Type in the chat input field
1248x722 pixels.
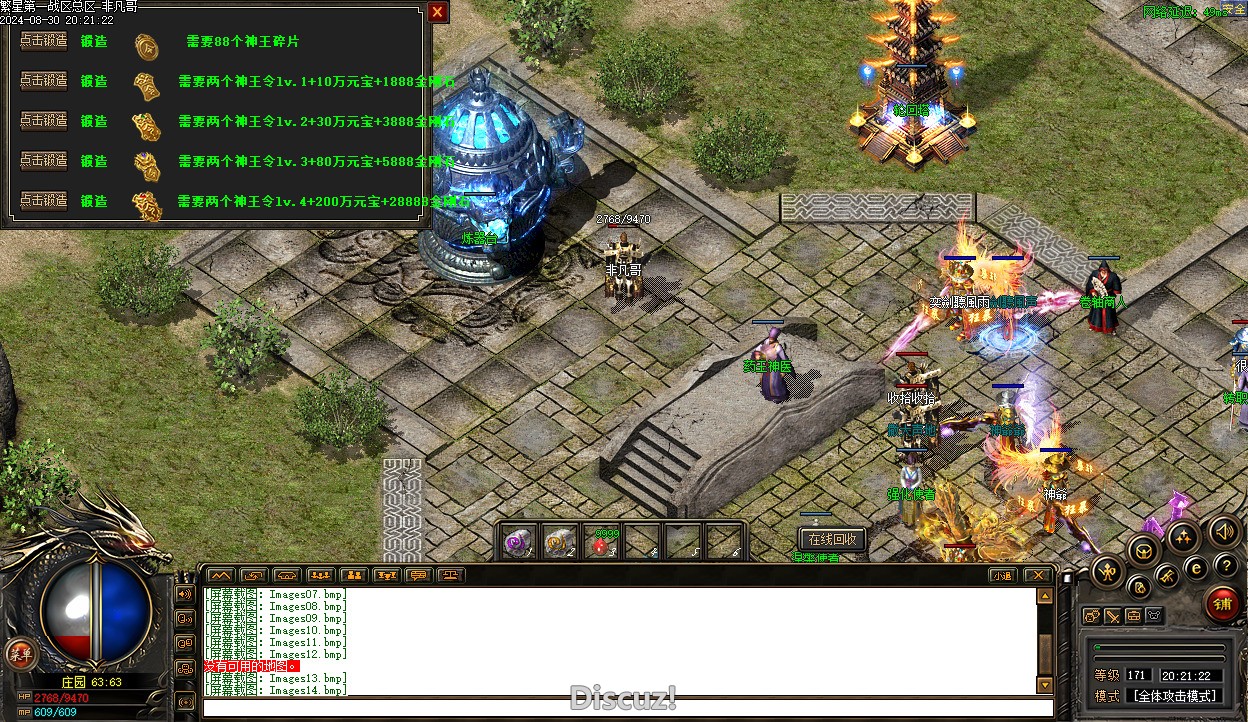click(620, 708)
